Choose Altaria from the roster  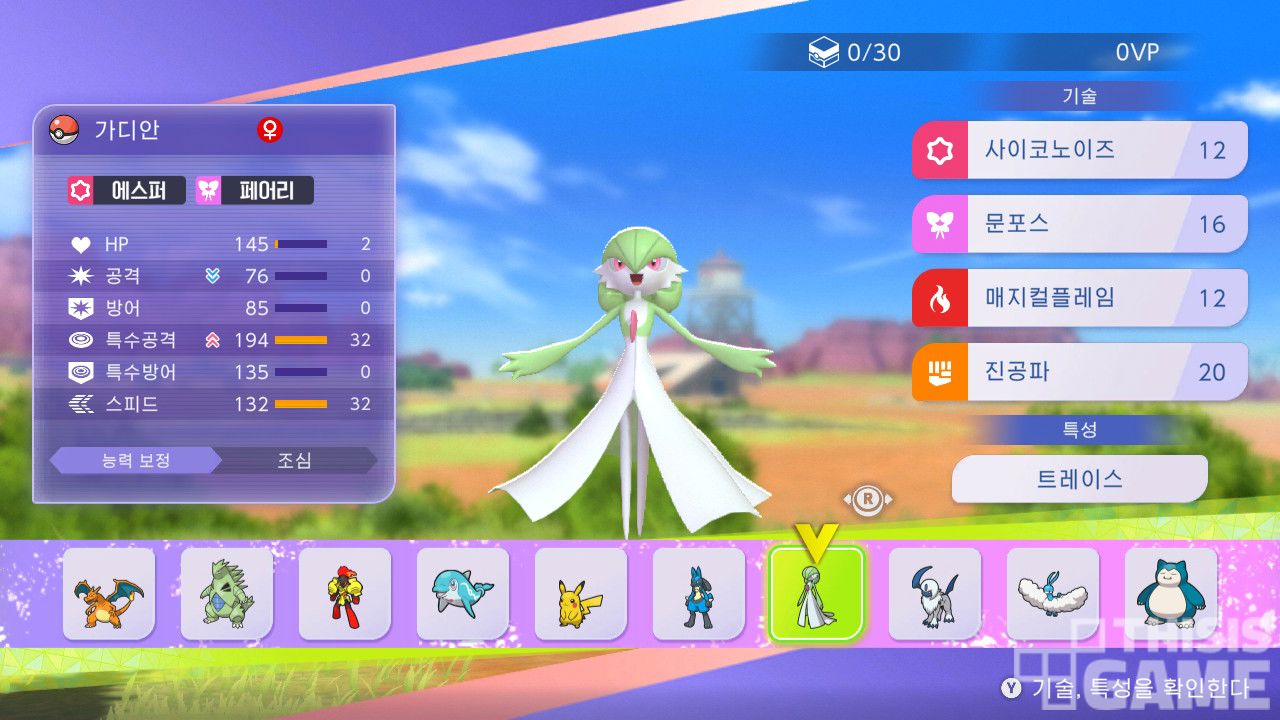click(1053, 594)
